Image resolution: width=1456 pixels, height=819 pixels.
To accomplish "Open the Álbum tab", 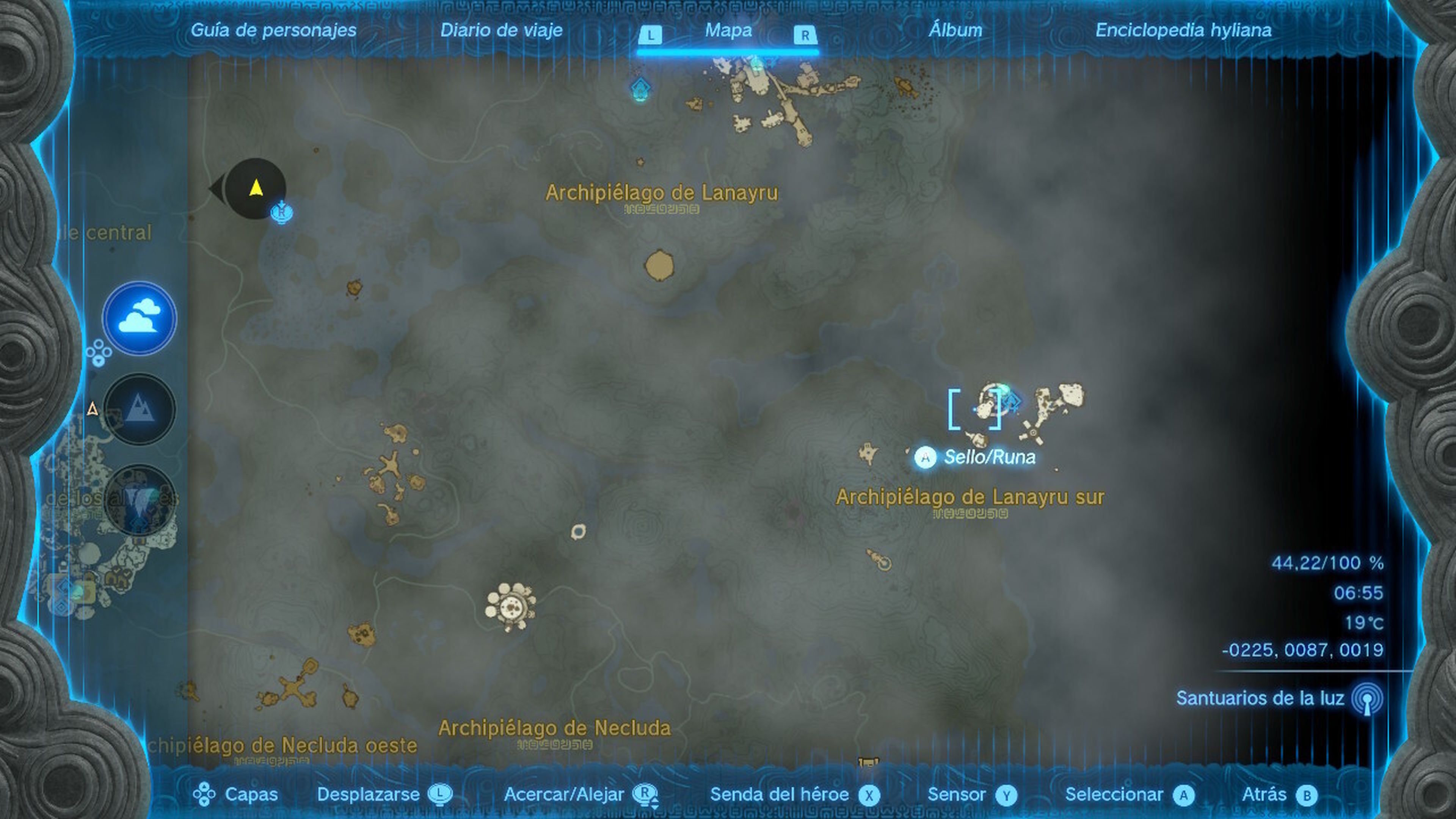I will [955, 30].
